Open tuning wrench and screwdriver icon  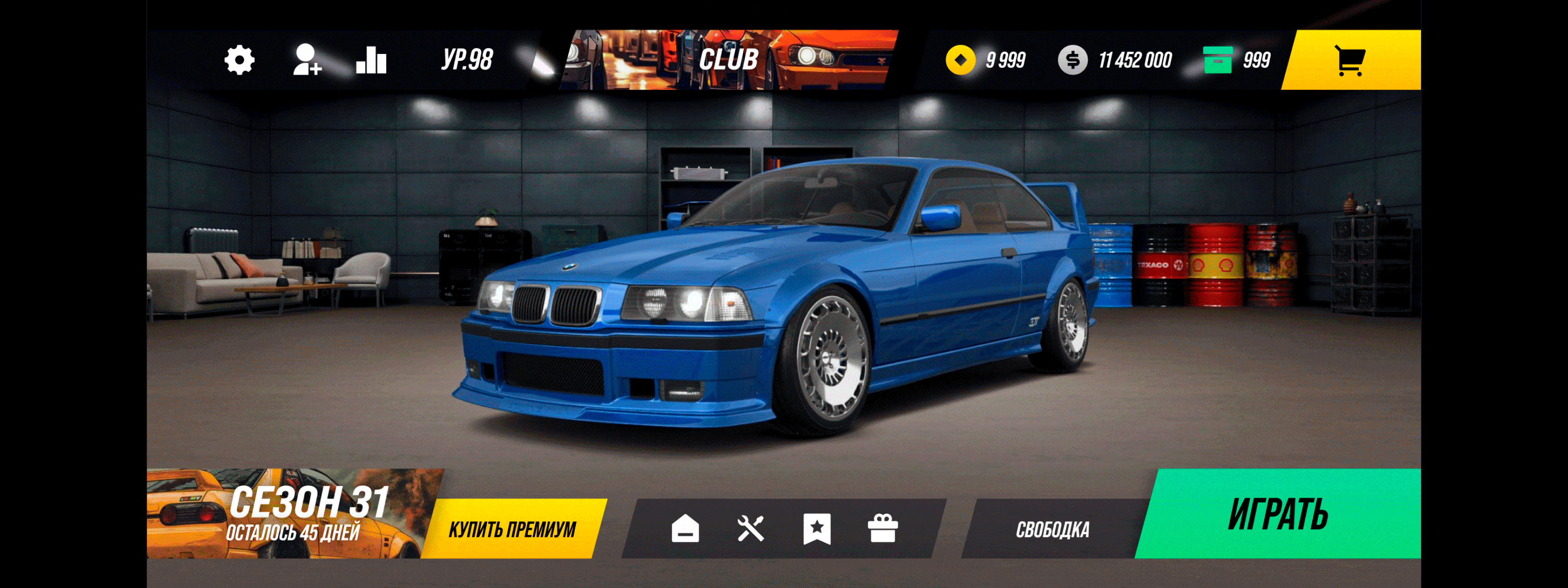[751, 528]
